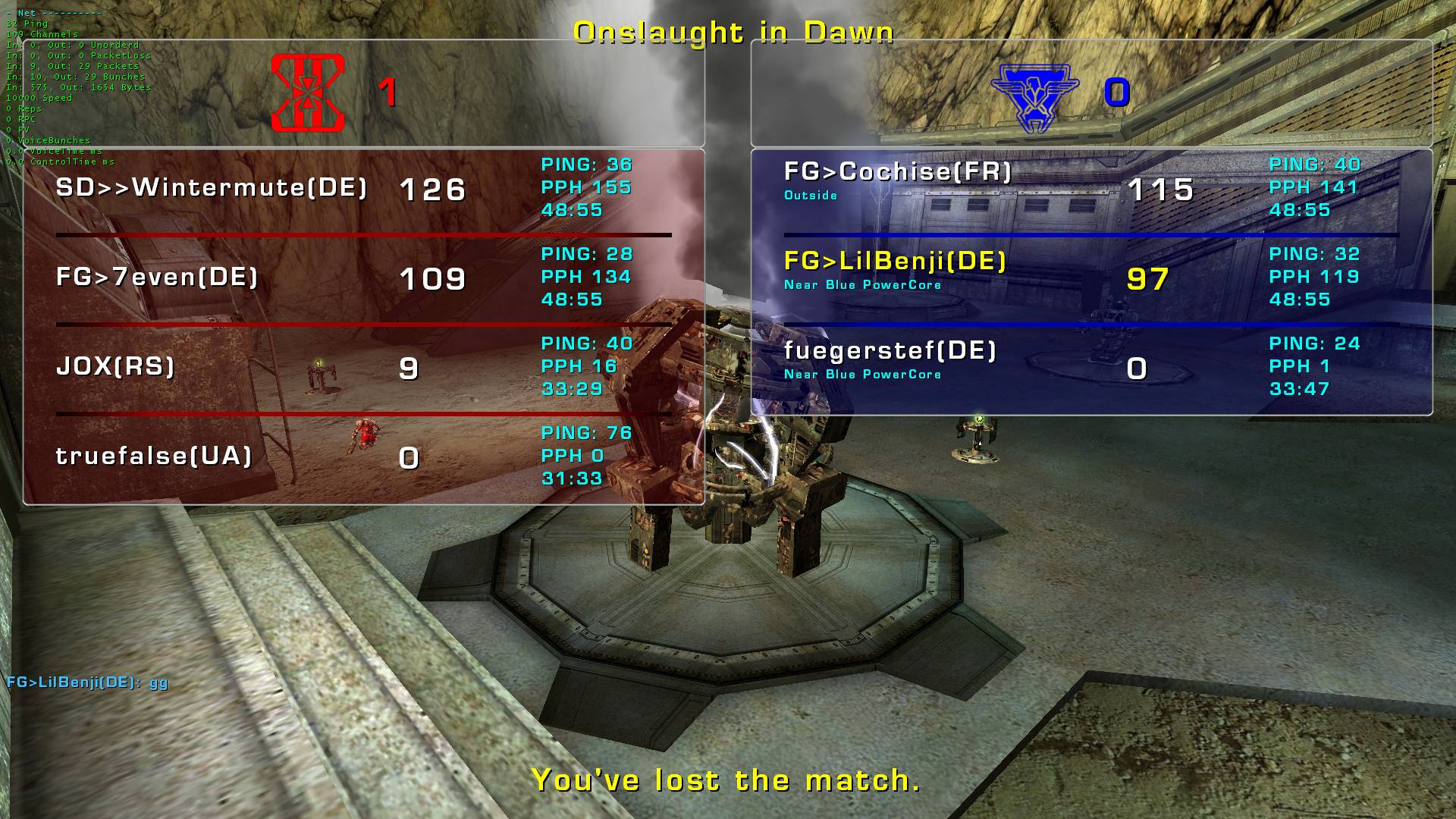Choose fuegerstef(DE) on the blue team
Screen dimensions: 1456x819
click(x=890, y=351)
